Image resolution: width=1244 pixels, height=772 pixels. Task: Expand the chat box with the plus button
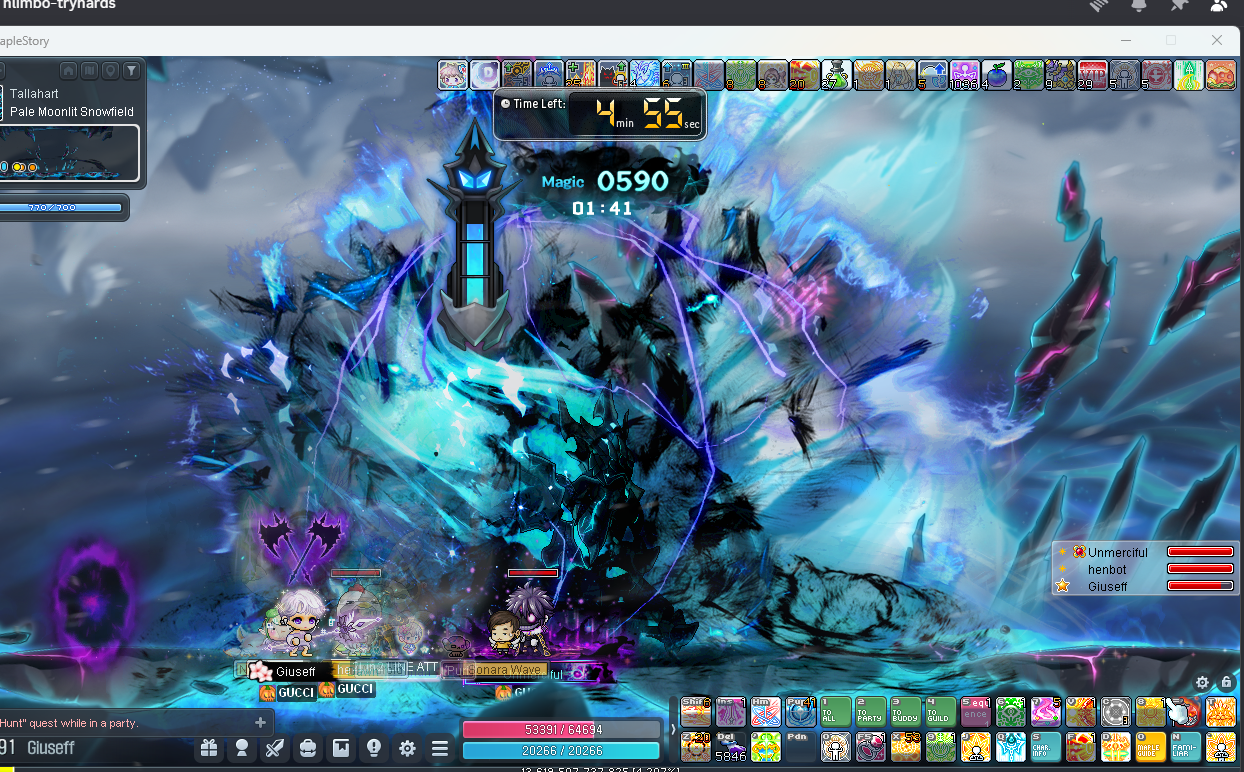261,722
